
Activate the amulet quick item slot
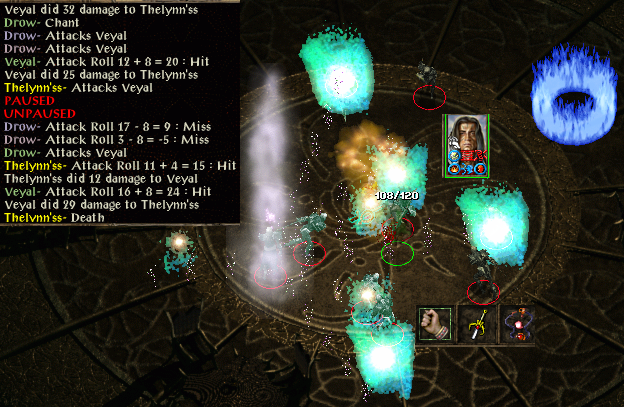(x=517, y=325)
